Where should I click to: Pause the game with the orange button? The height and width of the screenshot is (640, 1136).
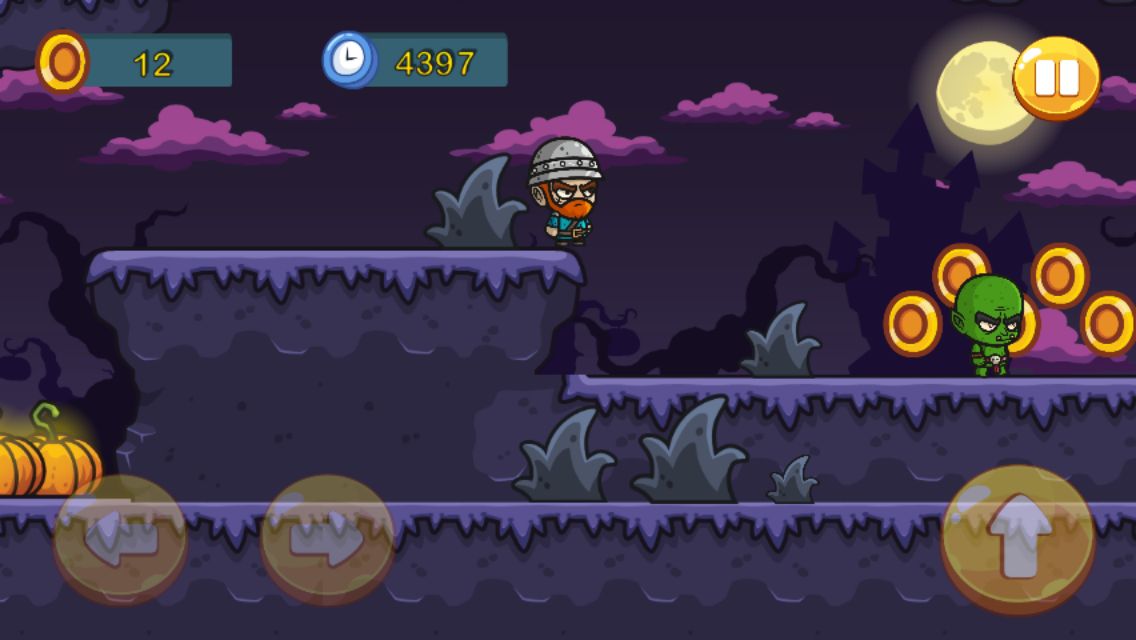point(1056,77)
